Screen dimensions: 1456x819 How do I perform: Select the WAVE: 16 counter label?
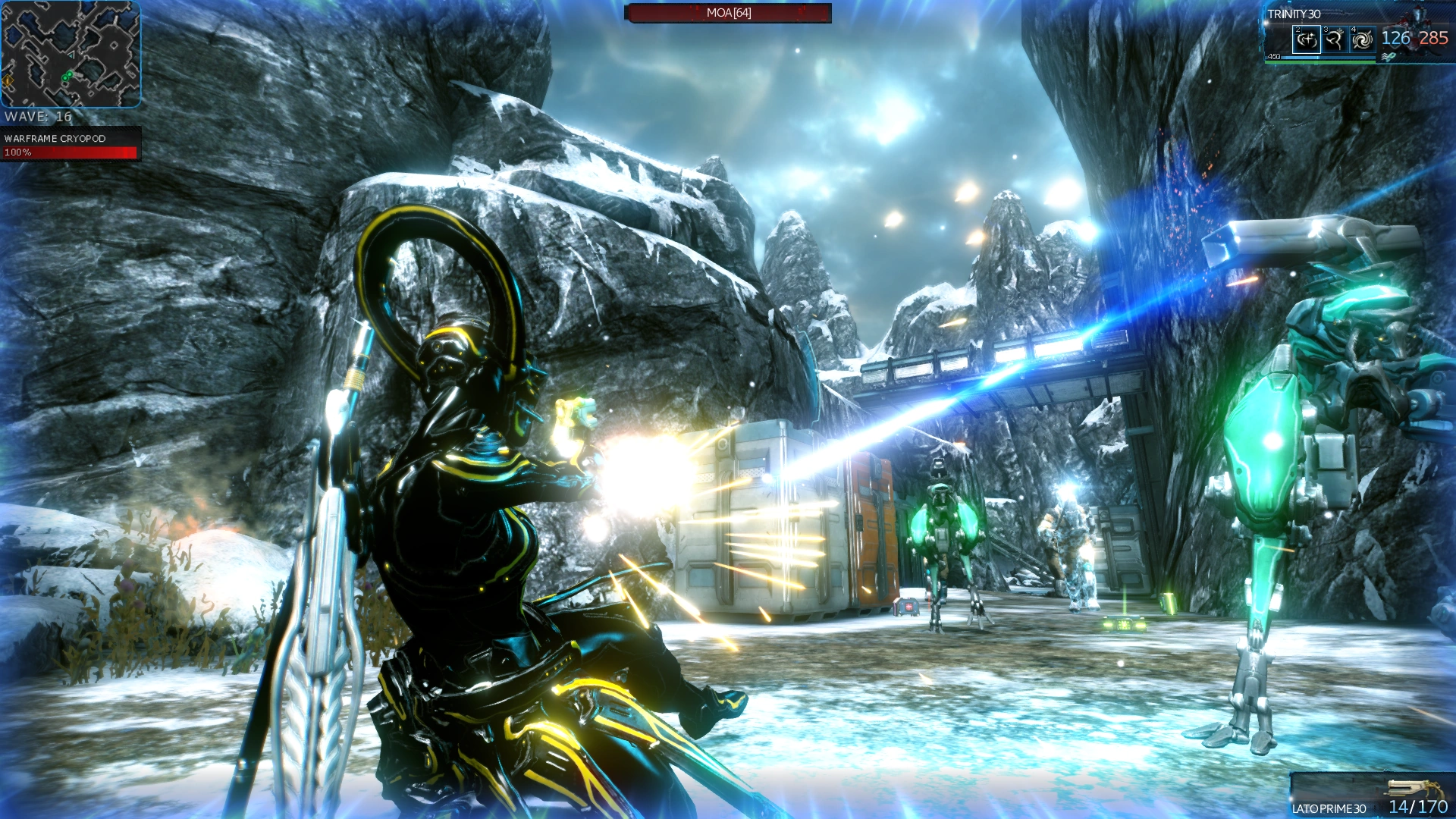point(39,116)
